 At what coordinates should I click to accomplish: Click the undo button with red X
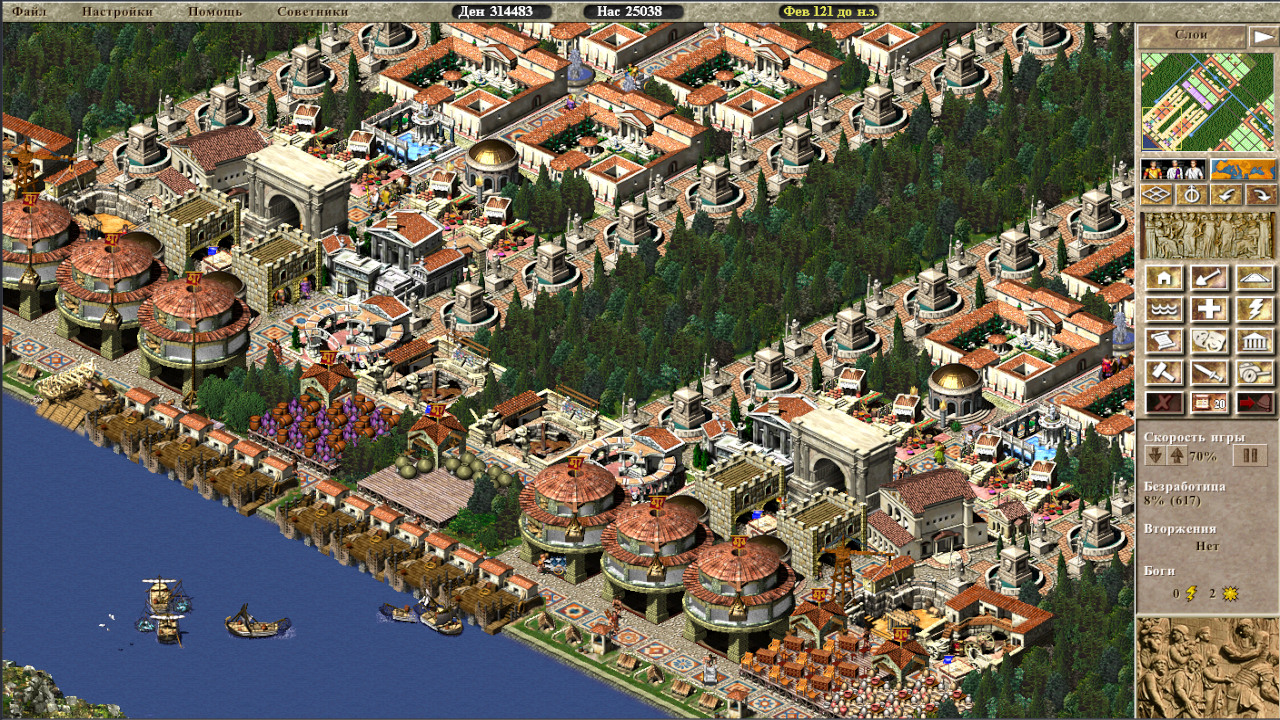1163,401
